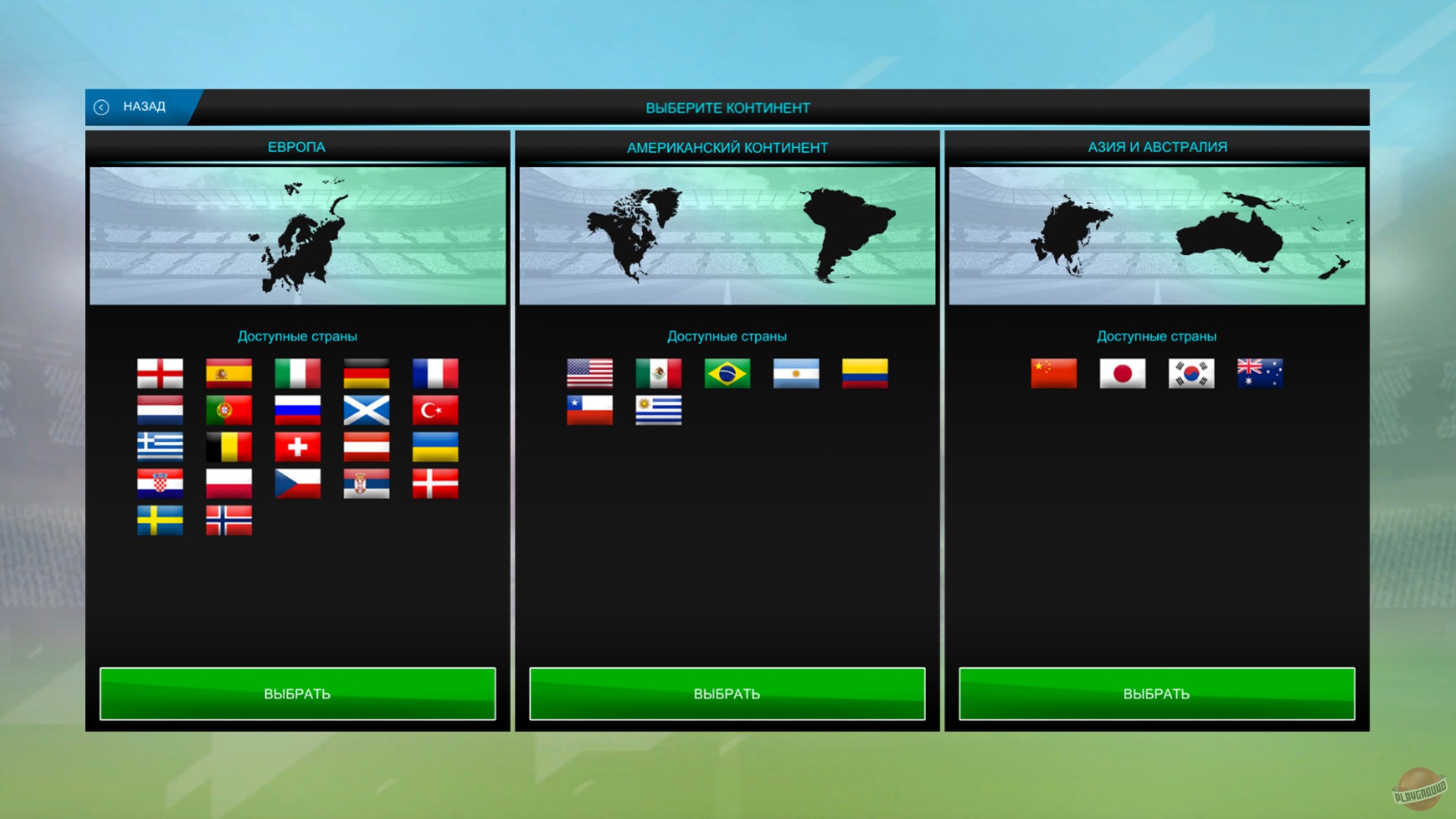Select the Australia flag
The height and width of the screenshot is (819, 1456).
[x=1259, y=373]
